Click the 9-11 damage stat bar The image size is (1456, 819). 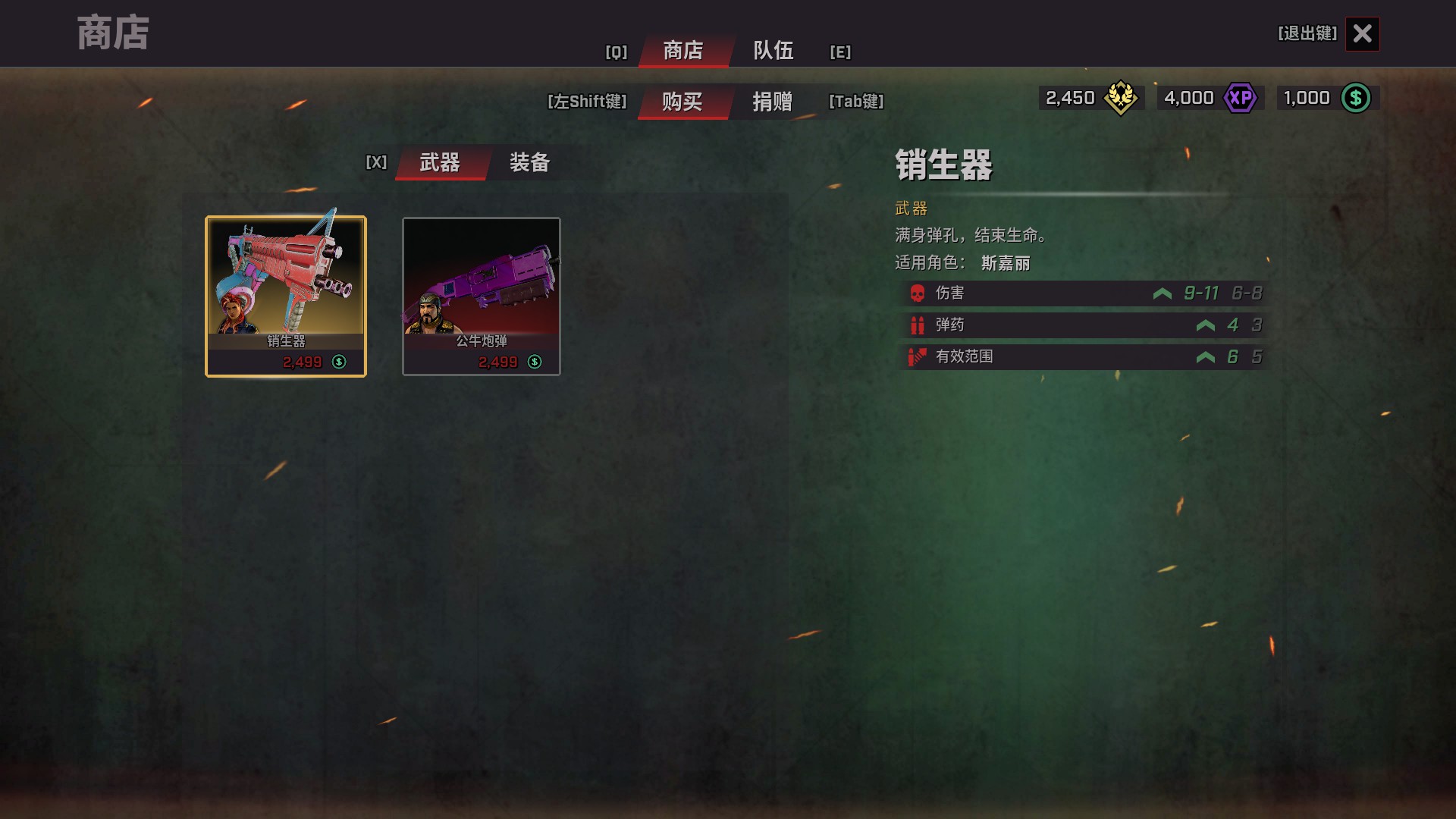pyautogui.click(x=1203, y=293)
